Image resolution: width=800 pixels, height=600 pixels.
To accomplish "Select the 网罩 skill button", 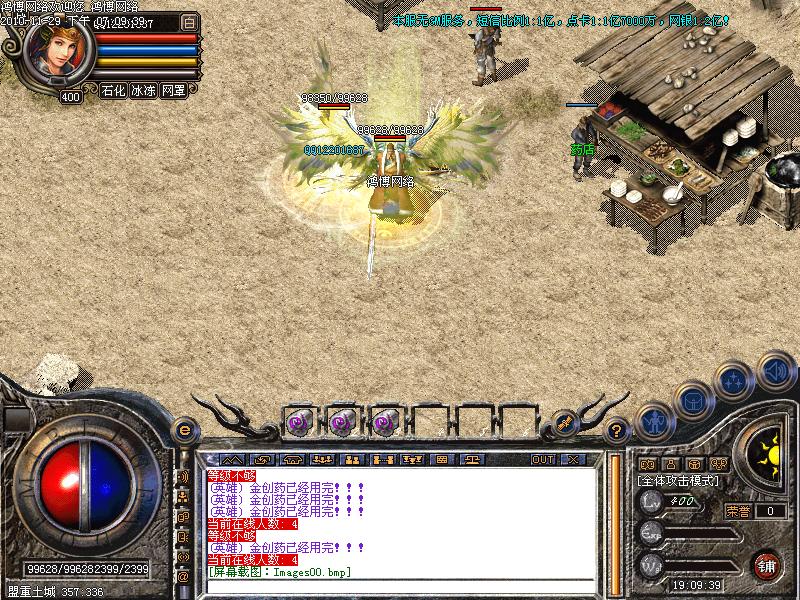I will [x=173, y=90].
